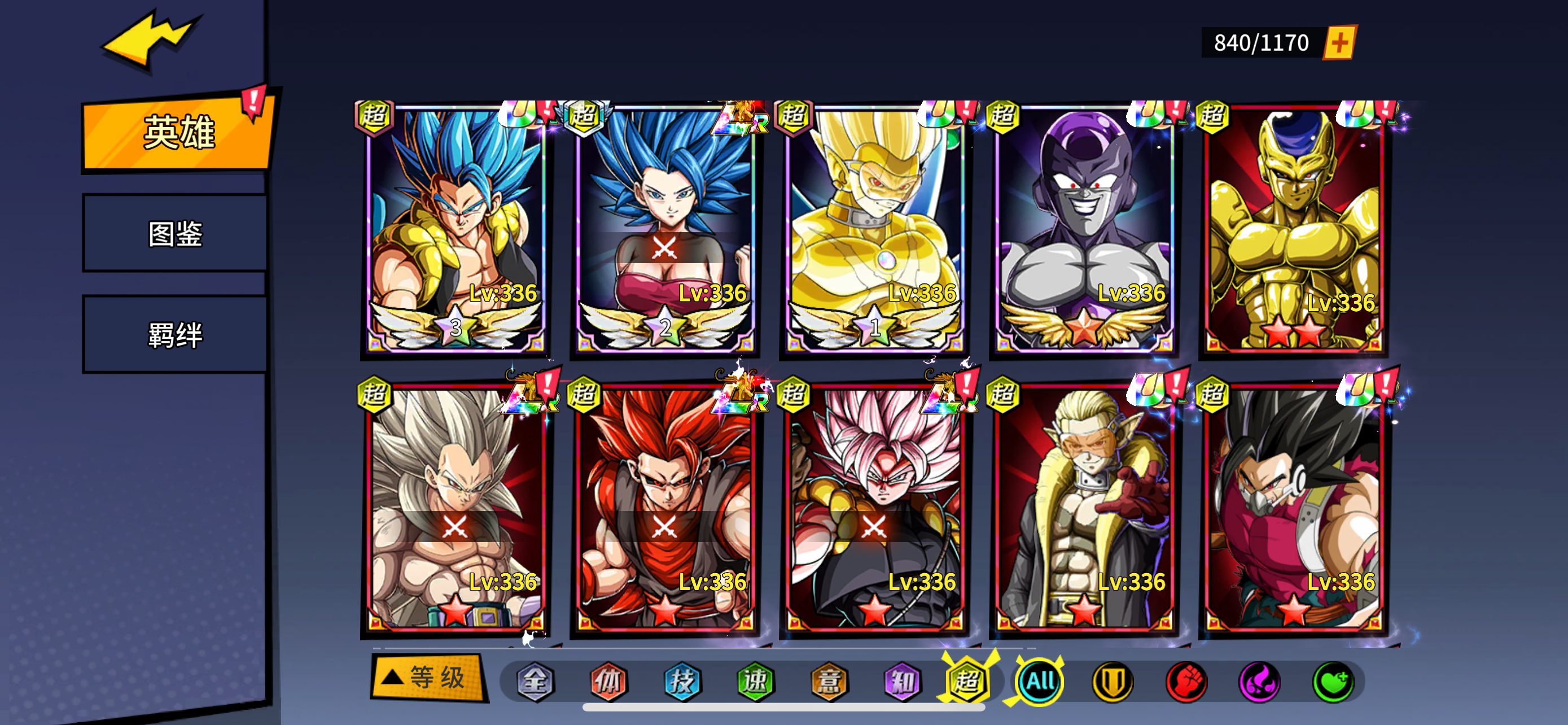This screenshot has width=1568, height=725.
Task: Filter heroes by 速 type
Action: pos(755,681)
